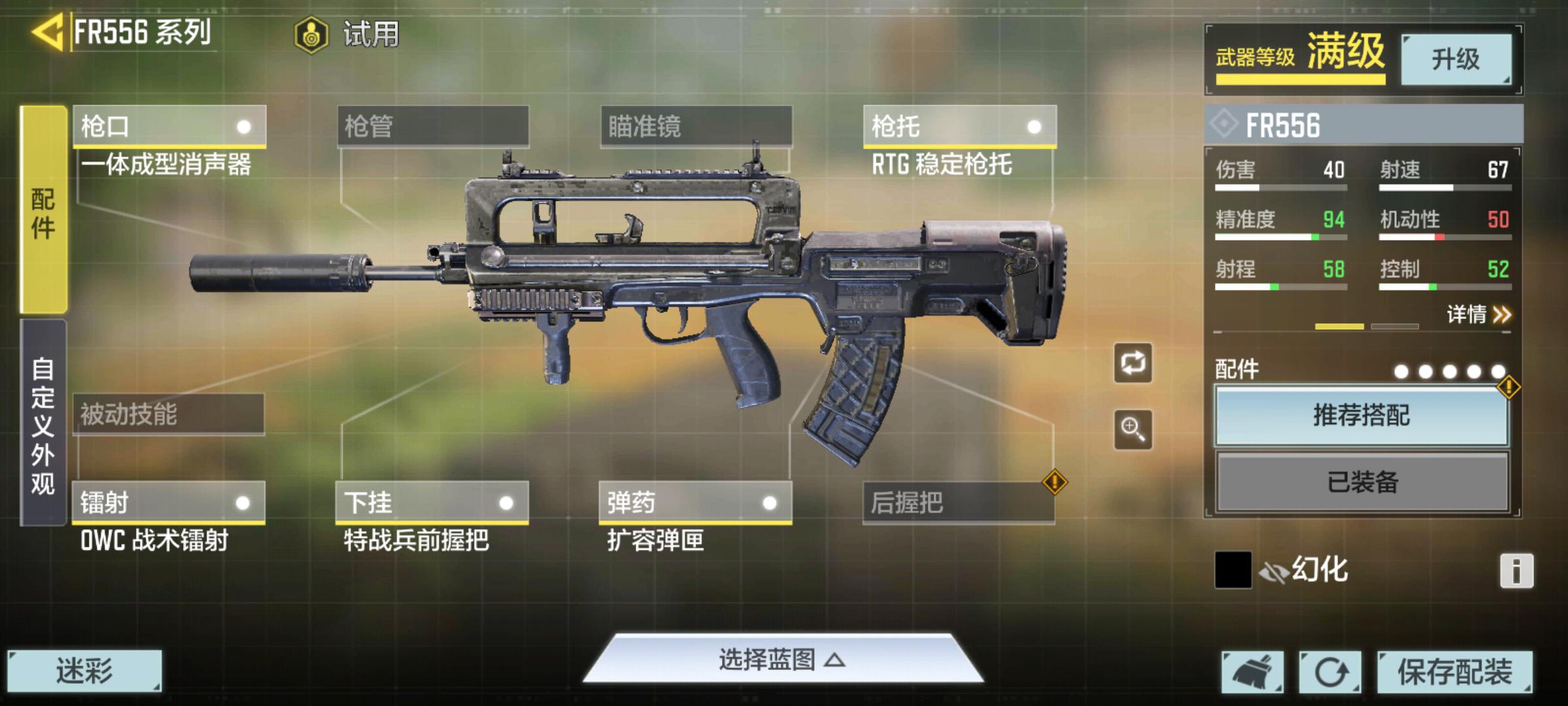Screen dimensions: 1568x706
Task: Apply the 推荐搭配 recommended build
Action: pos(1362,416)
